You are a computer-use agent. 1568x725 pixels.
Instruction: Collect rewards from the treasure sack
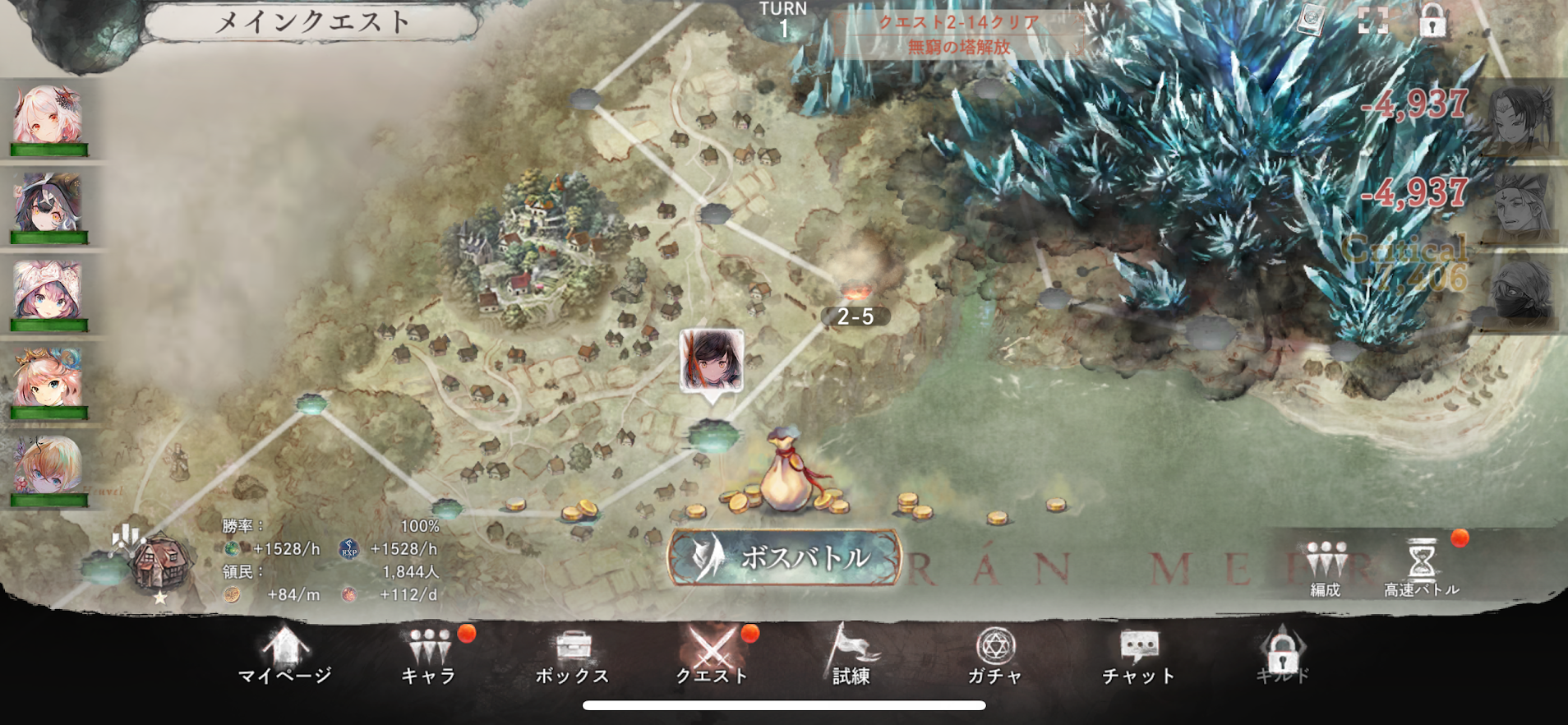pos(786,477)
